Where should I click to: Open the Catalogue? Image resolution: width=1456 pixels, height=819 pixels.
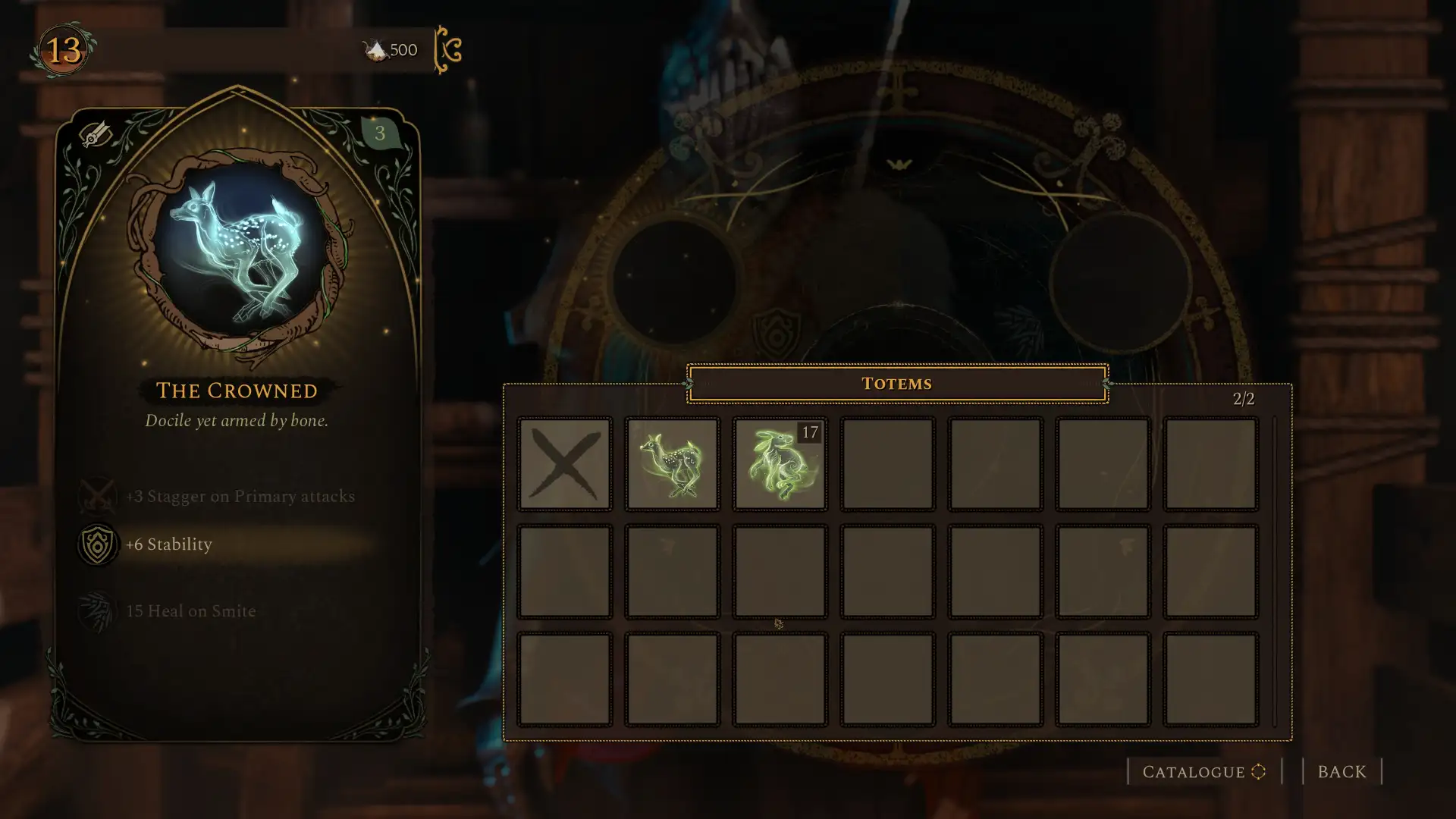[1203, 772]
